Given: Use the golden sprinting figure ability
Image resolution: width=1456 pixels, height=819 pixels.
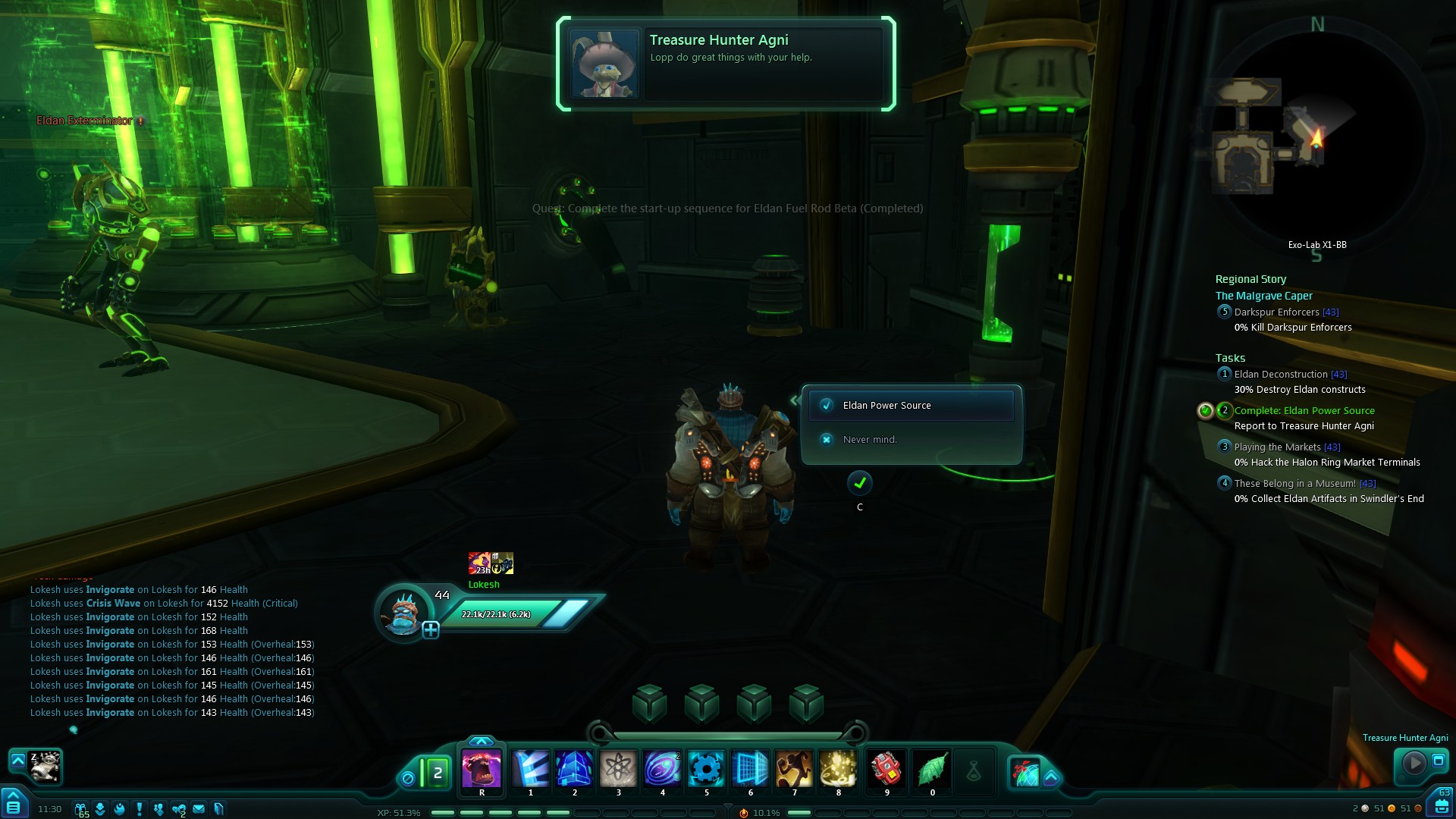Looking at the screenshot, I should [794, 769].
